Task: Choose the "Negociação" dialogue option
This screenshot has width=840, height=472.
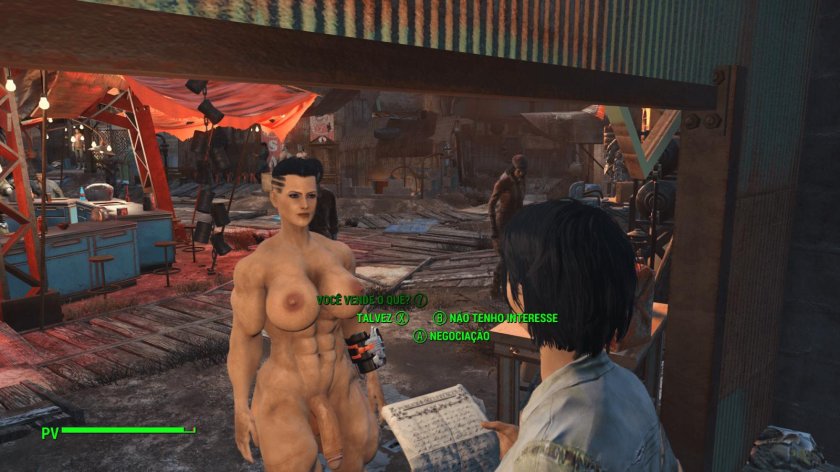Action: 459,336
